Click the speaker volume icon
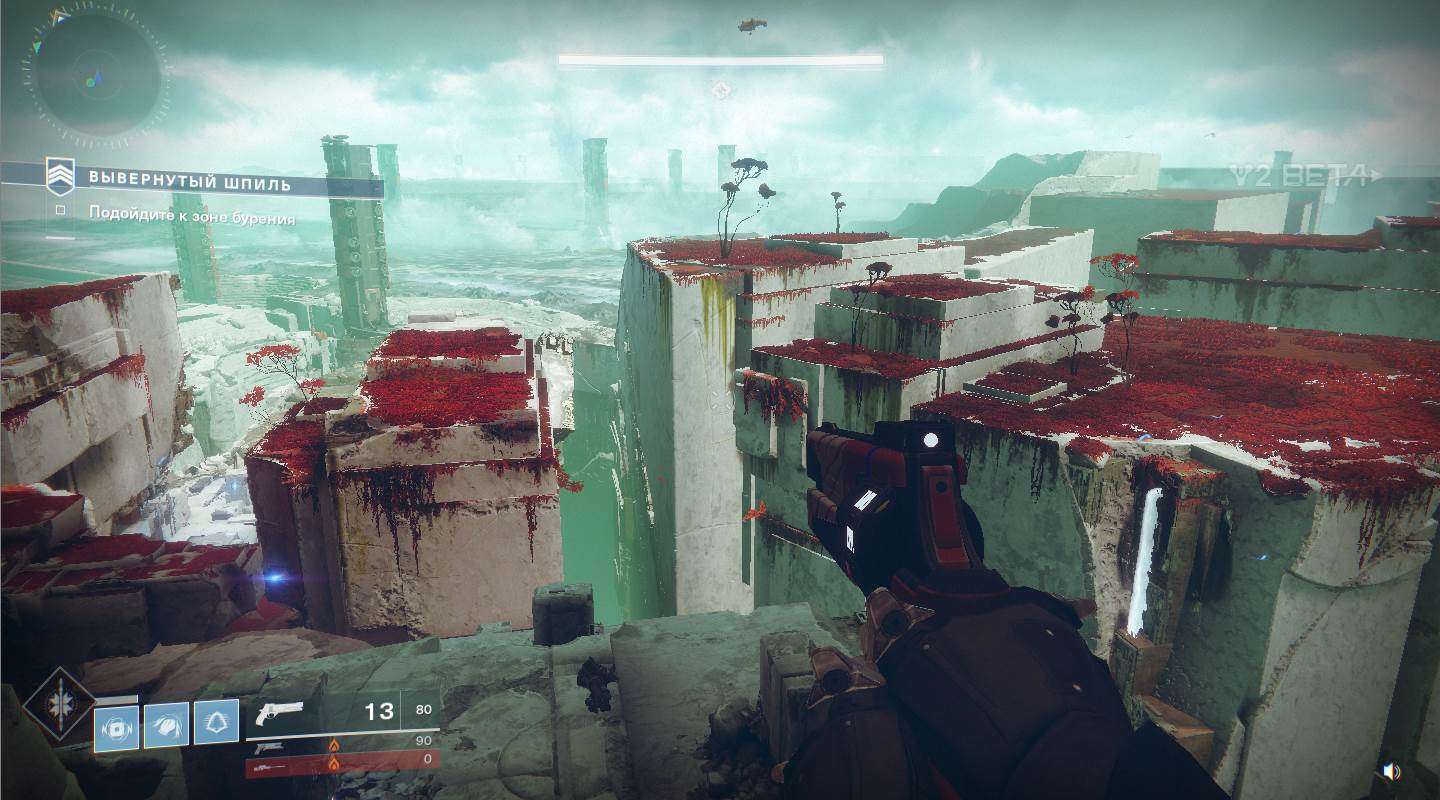Screen dimensions: 1440x800 (x=1390, y=771)
